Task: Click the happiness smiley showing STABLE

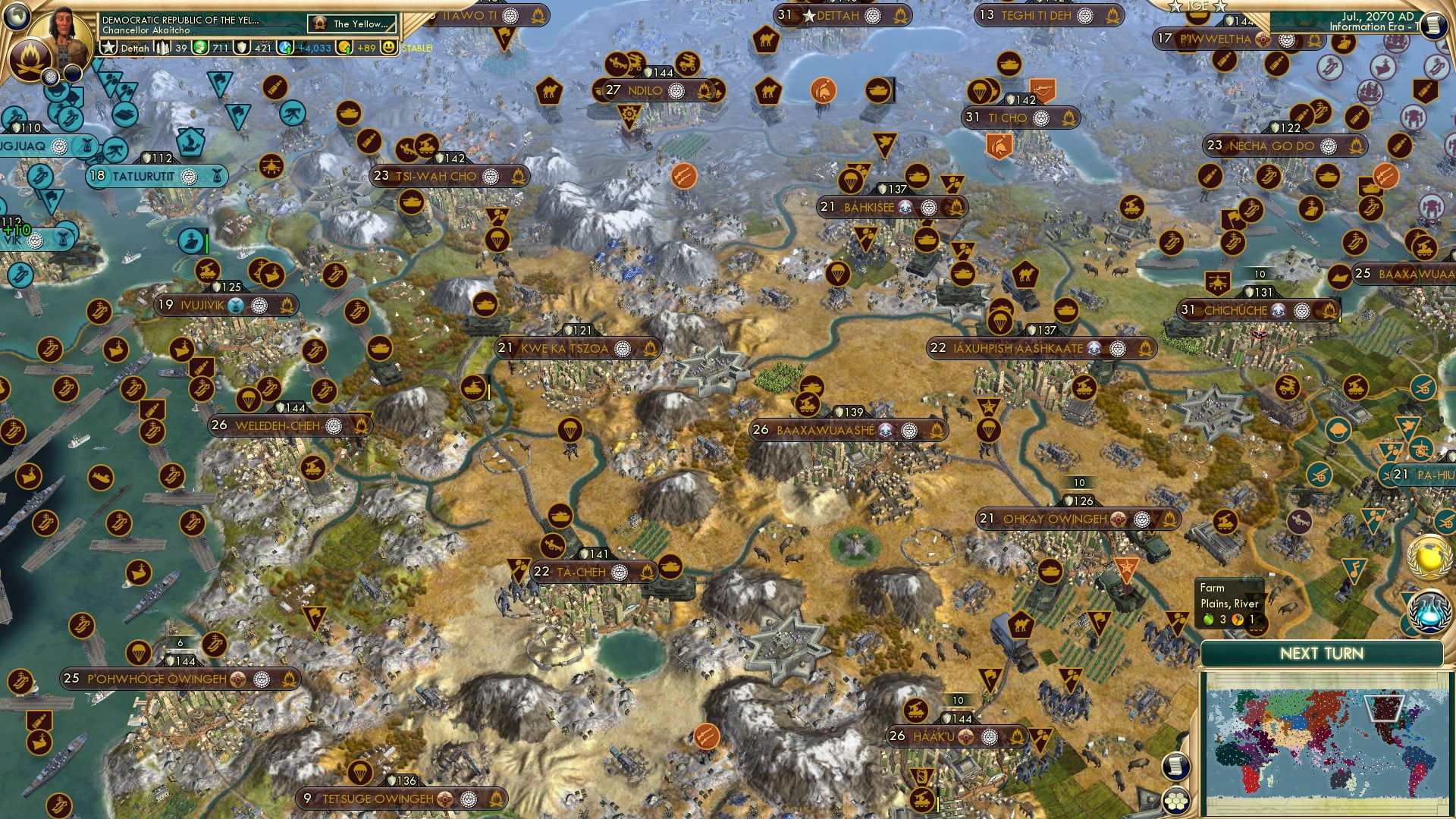Action: click(x=389, y=47)
